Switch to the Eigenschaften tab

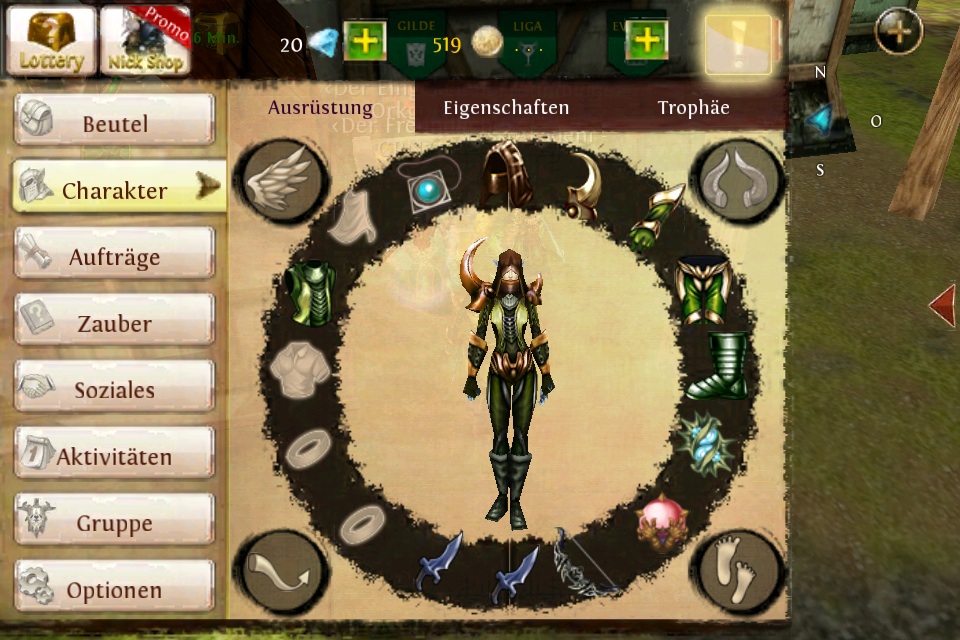tap(506, 108)
